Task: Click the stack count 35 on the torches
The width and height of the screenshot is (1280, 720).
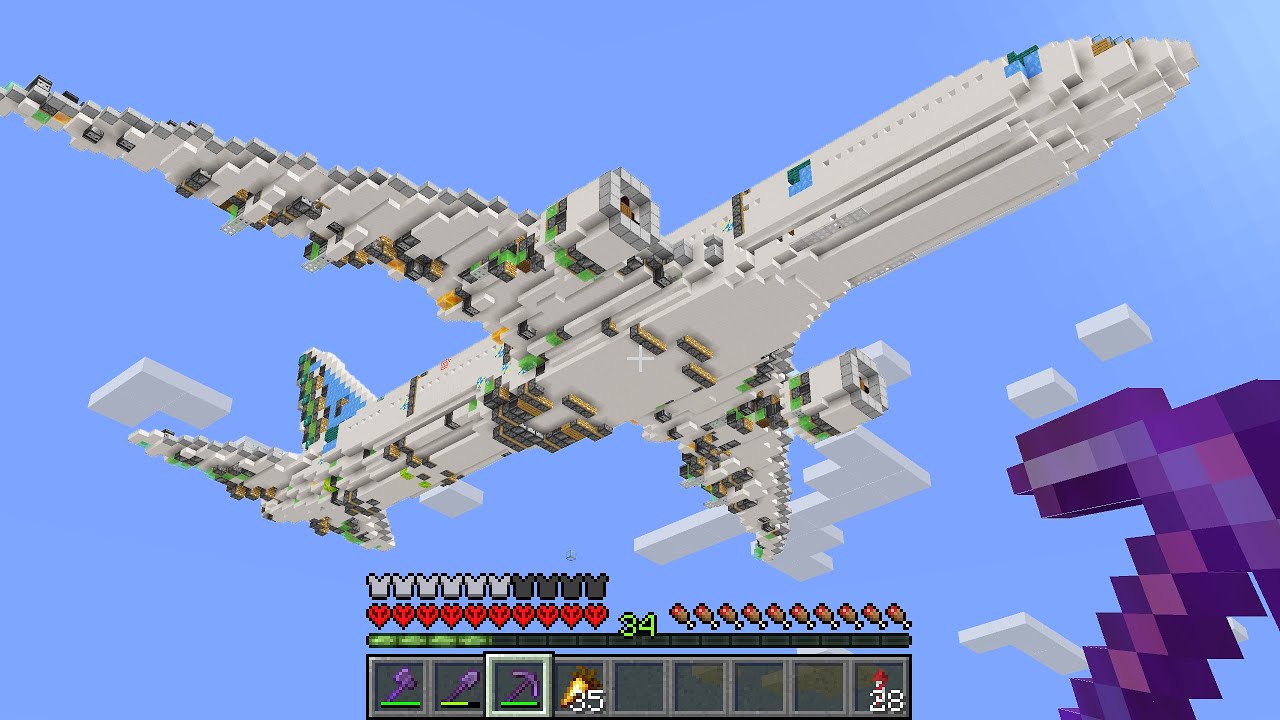Action: point(589,701)
